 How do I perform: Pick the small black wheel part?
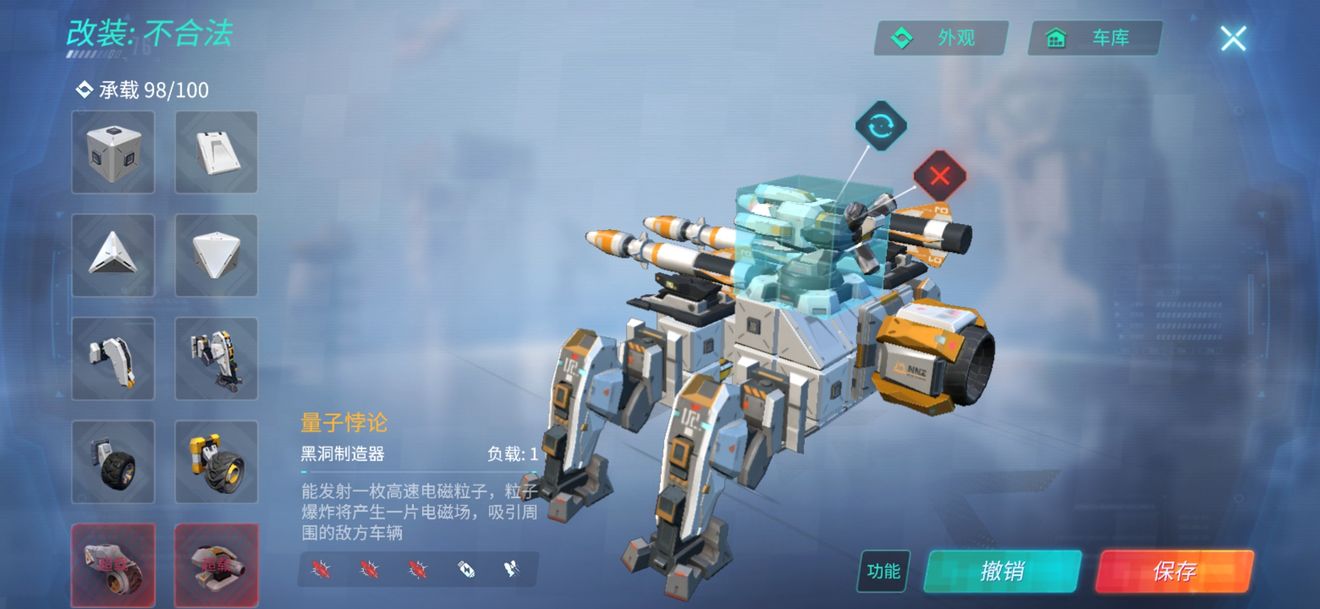pyautogui.click(x=113, y=461)
